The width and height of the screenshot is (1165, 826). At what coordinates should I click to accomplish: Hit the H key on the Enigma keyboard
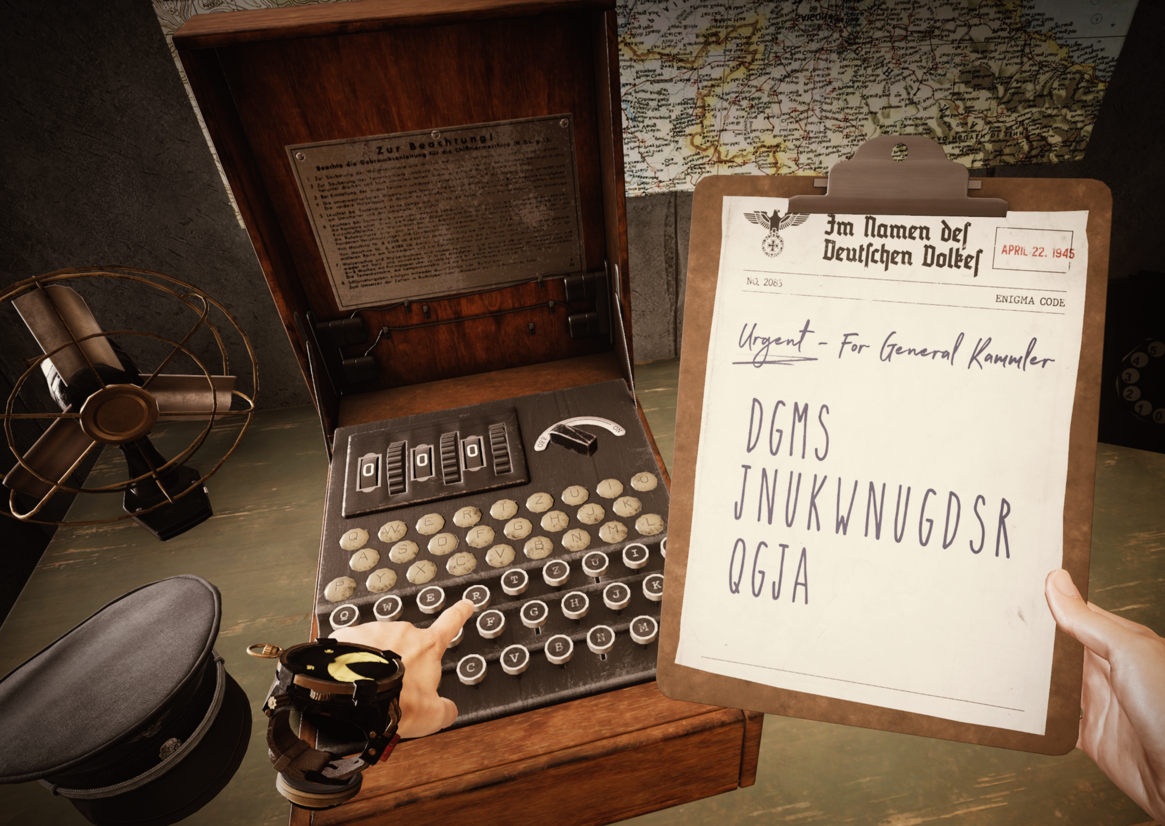[573, 603]
